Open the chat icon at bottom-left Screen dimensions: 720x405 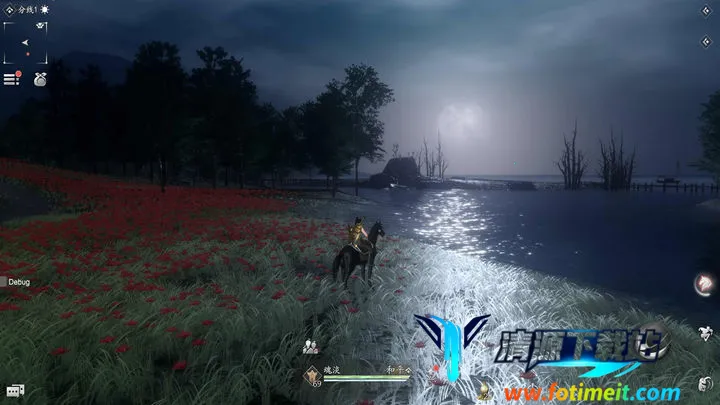pyautogui.click(x=14, y=390)
